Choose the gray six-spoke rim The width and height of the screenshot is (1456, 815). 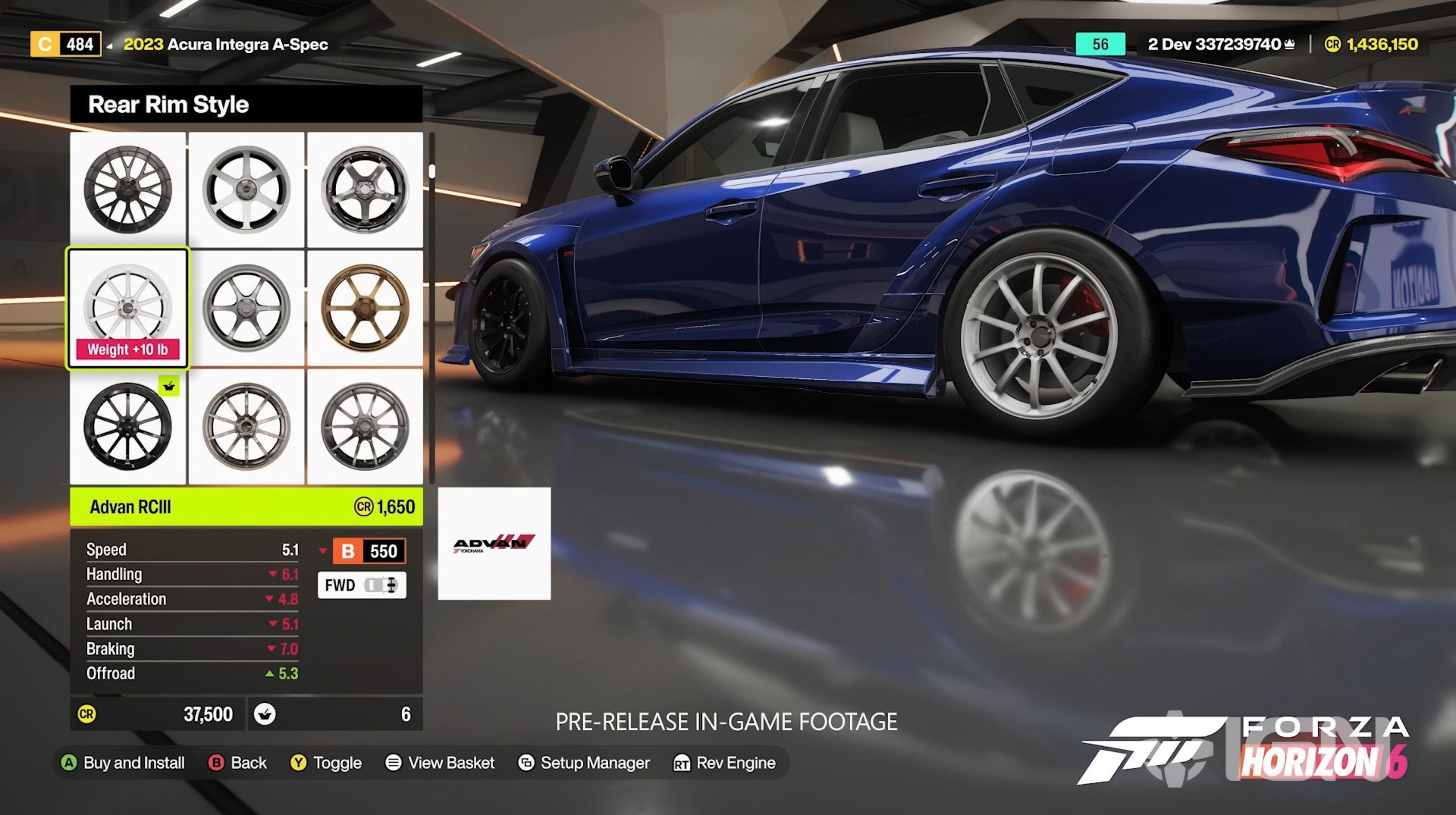click(x=246, y=308)
